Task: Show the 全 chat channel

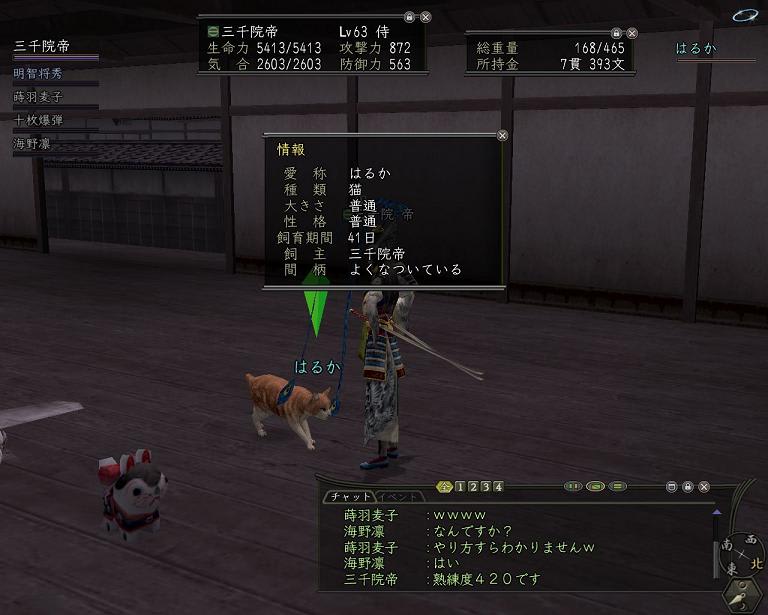Action: click(445, 487)
